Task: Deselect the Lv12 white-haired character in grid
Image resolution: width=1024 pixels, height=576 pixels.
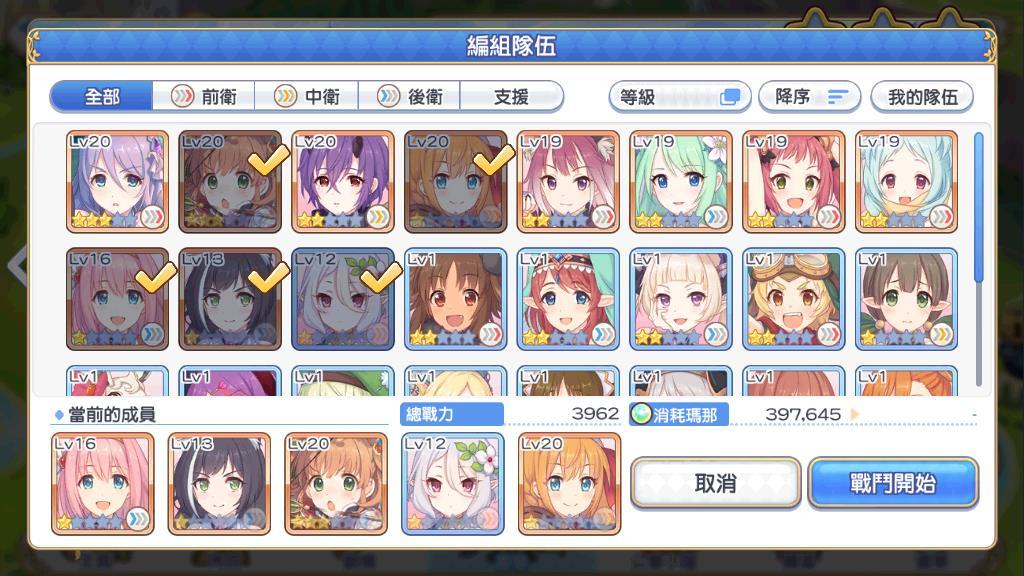Action: pos(343,299)
